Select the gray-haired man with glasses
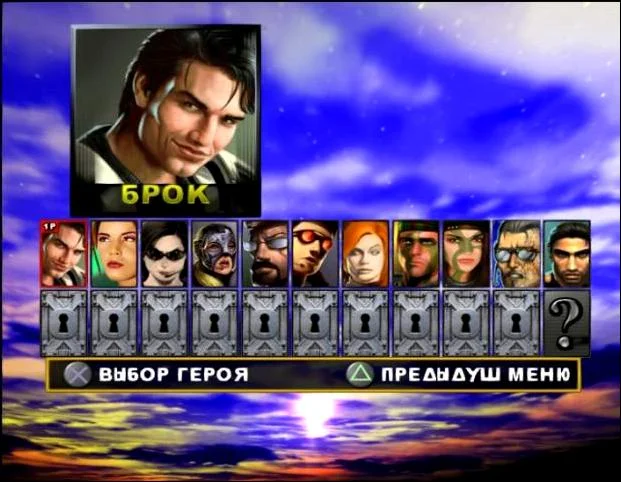621x482 pixels. tap(516, 254)
